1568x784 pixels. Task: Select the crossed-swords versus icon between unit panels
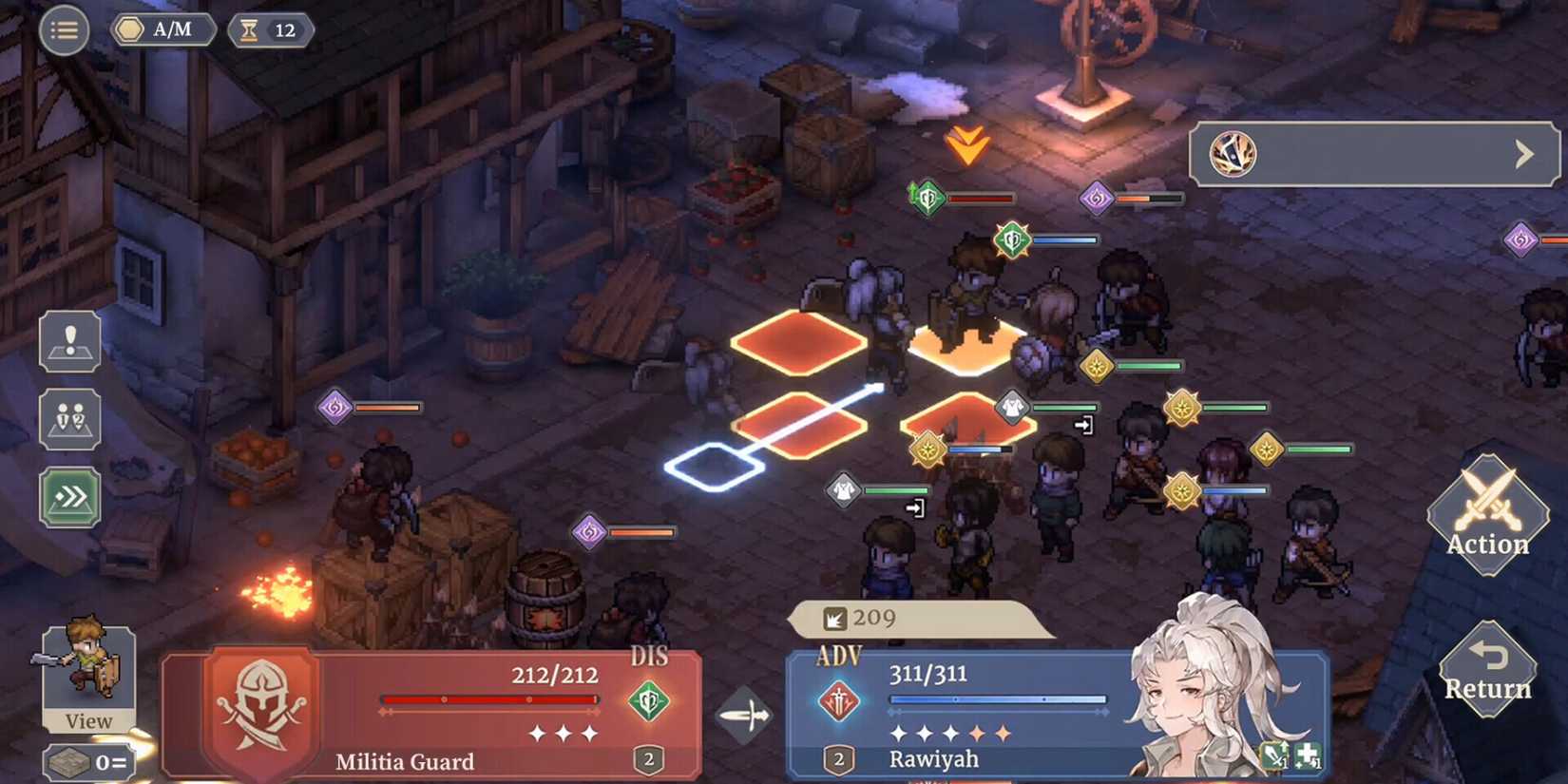pos(747,715)
